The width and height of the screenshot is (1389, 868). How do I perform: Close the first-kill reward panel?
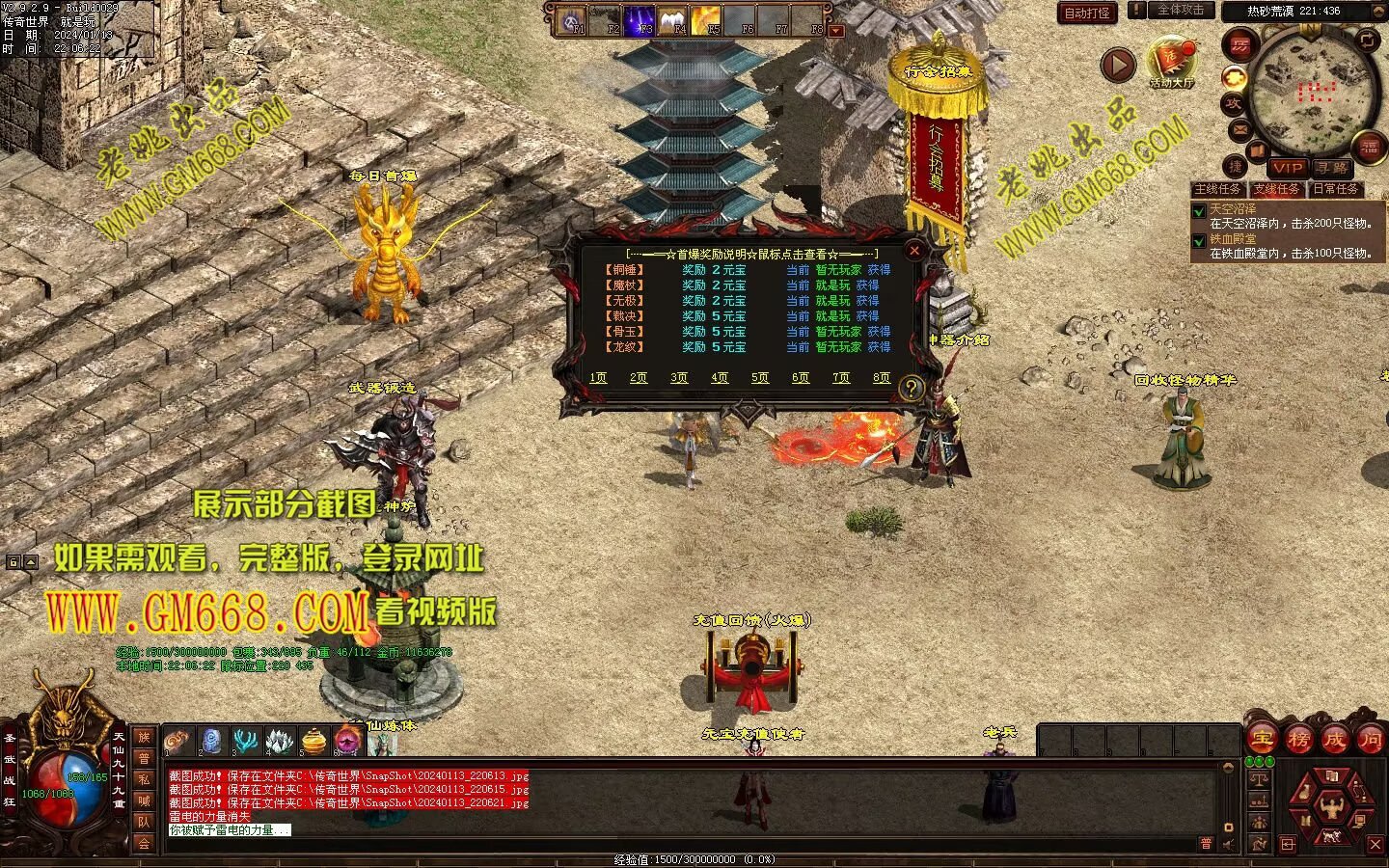914,251
